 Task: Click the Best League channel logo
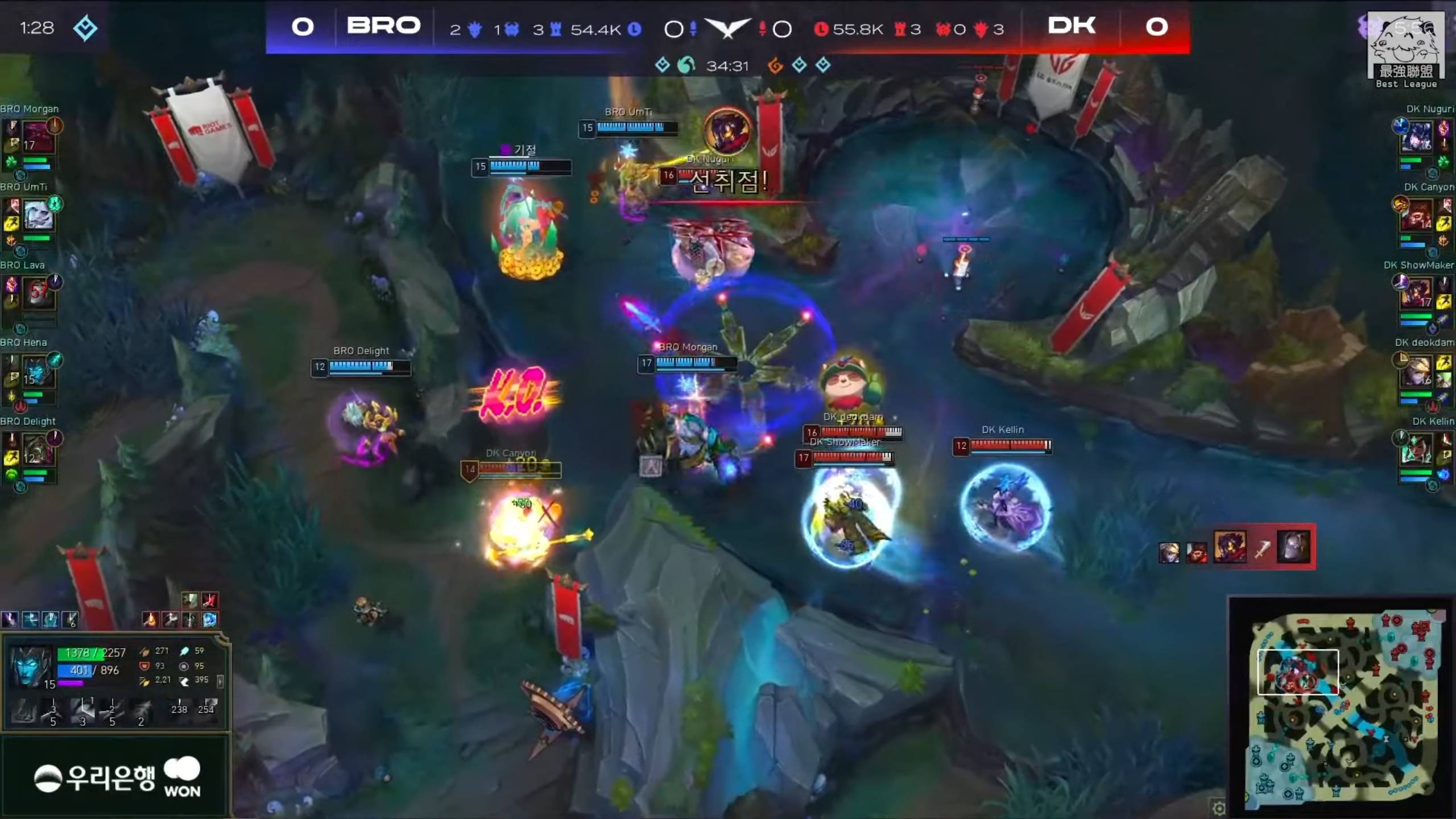coord(1406,50)
